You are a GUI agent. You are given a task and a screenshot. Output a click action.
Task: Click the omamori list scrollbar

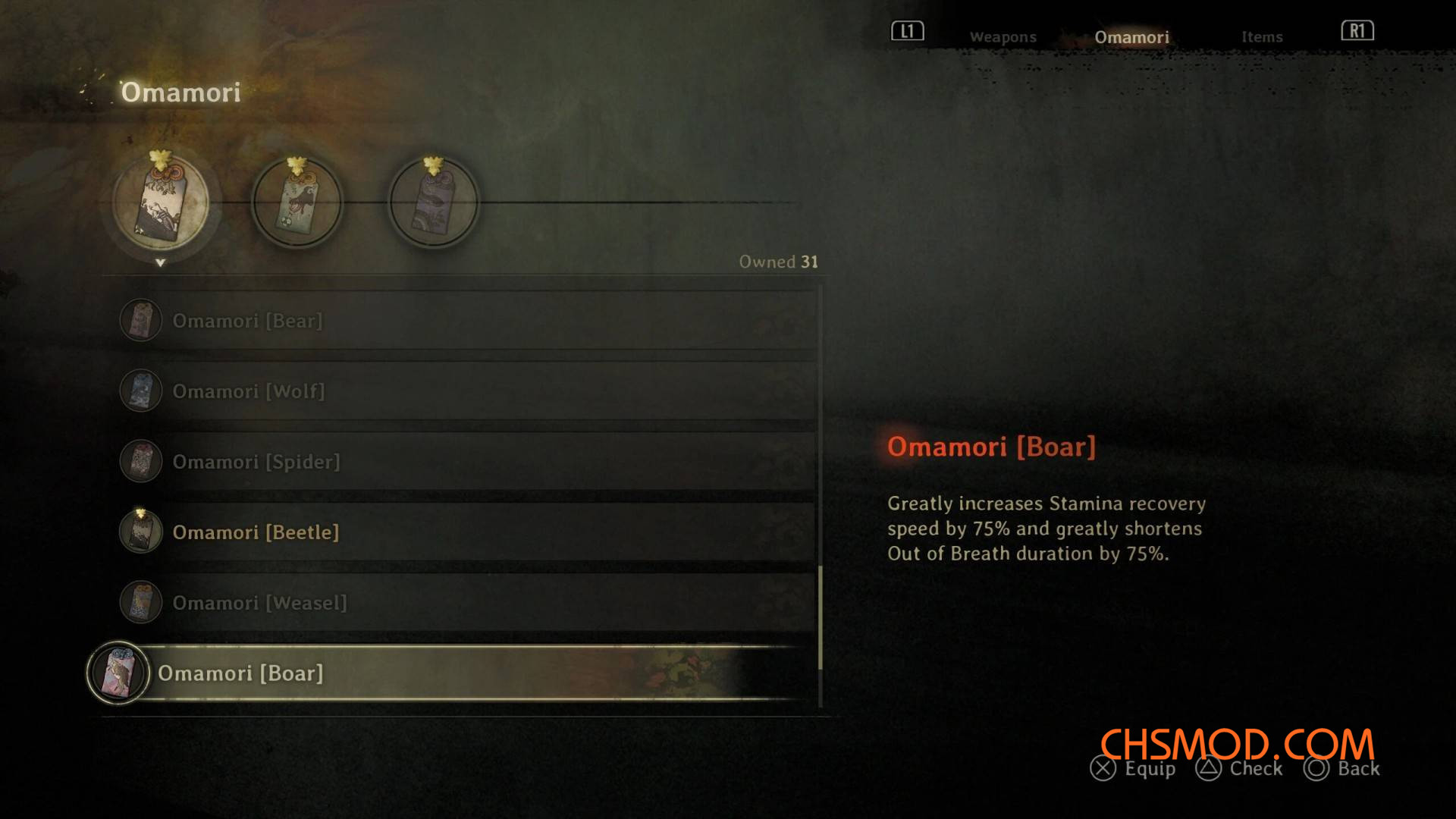821,618
